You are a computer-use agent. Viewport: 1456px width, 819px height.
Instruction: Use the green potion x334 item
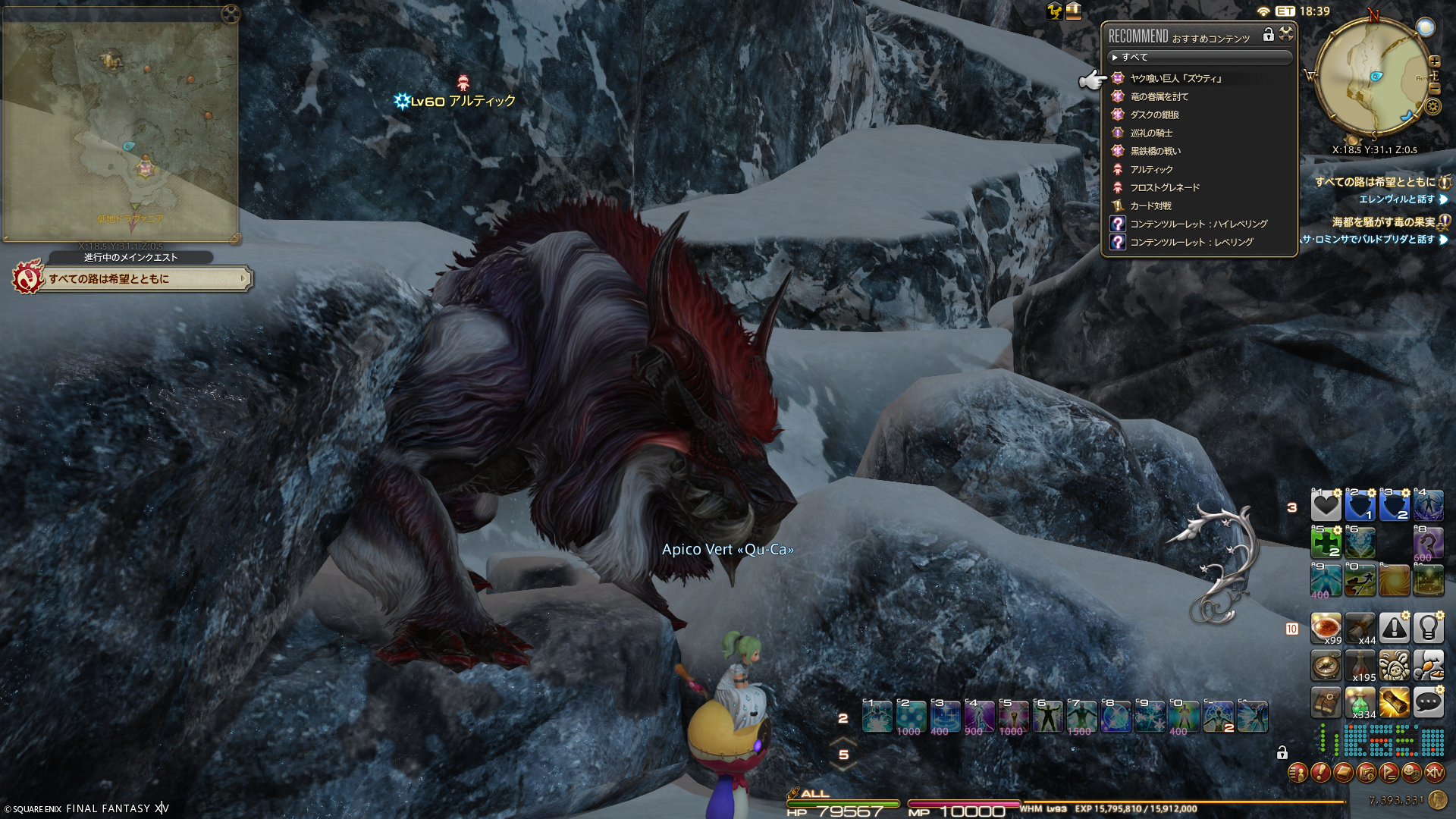[1360, 703]
